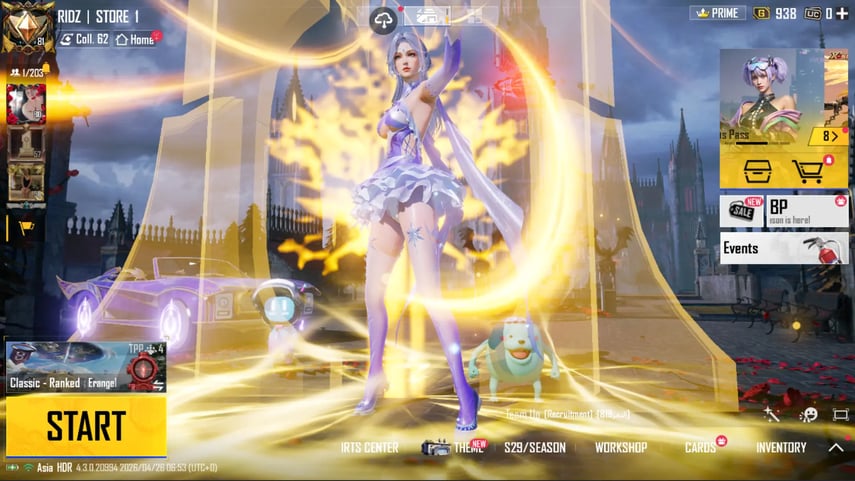Open the shopping cart shop icon
Image resolution: width=855 pixels, height=481 pixels.
click(808, 171)
